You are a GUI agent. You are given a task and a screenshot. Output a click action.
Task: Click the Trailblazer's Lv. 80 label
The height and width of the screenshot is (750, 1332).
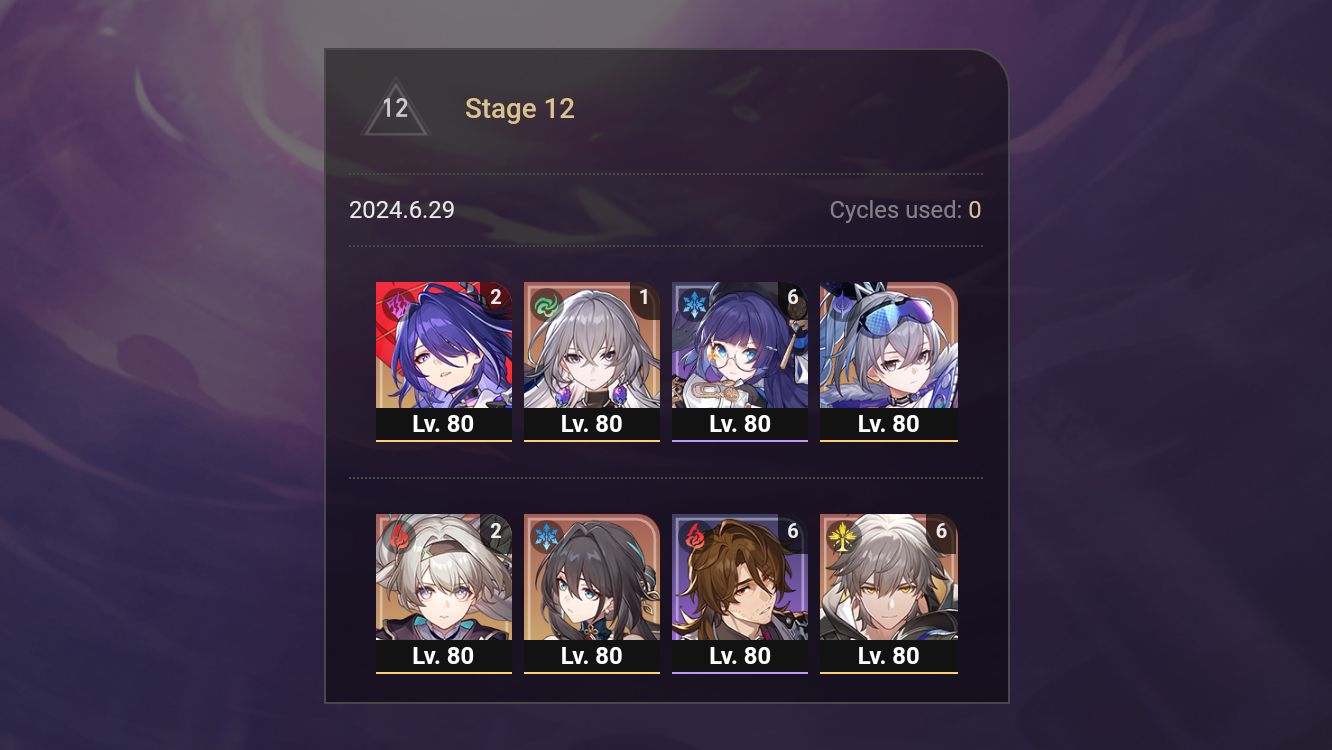click(x=888, y=656)
